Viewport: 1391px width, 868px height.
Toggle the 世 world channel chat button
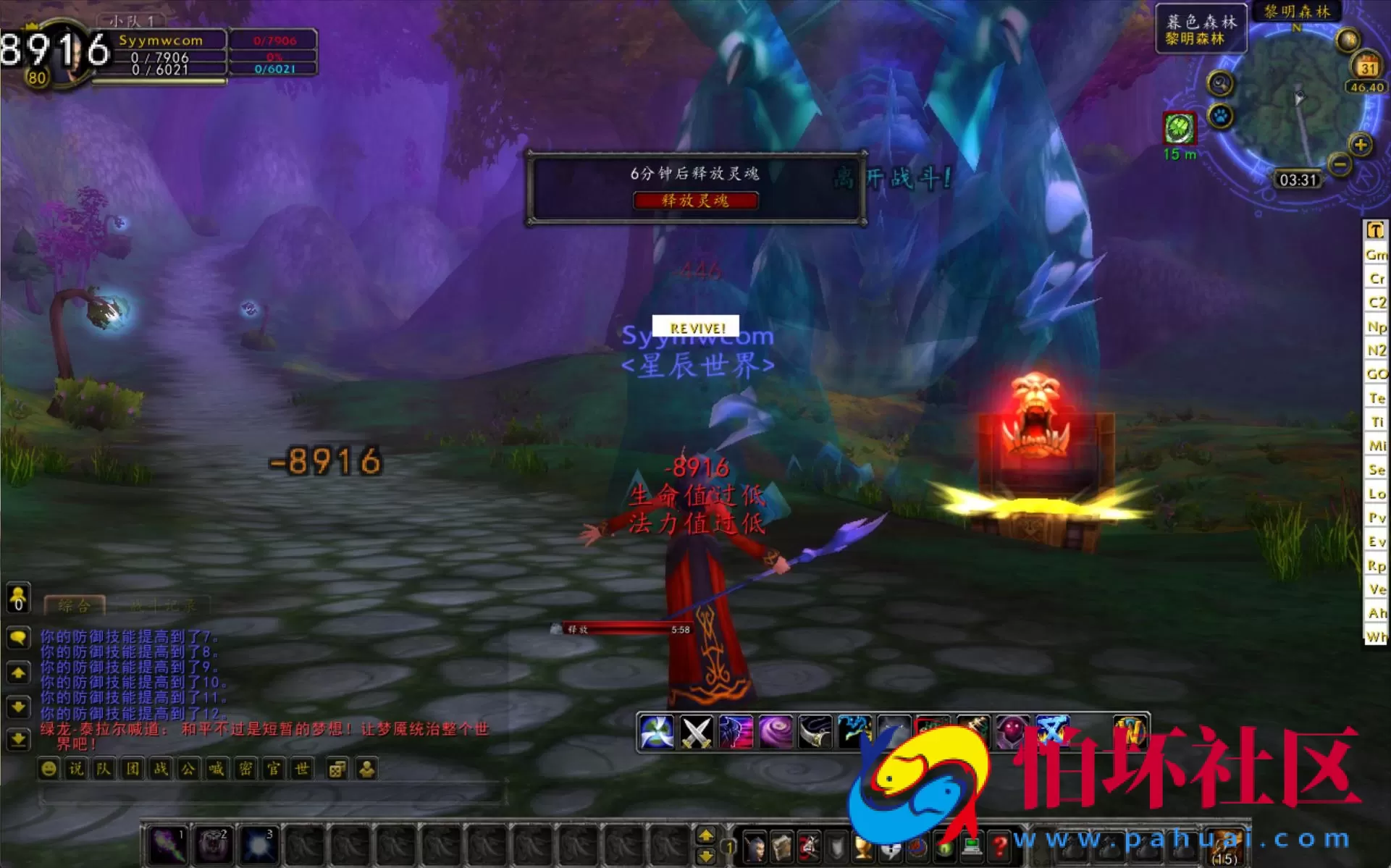tap(302, 769)
